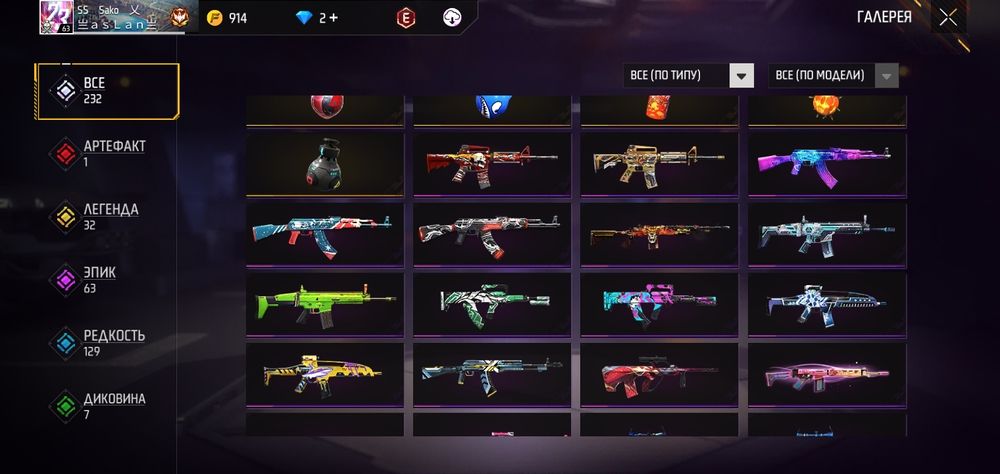Expand the ВСЕ (ПО МОДЕЛИ) dropdown
Image resolution: width=1000 pixels, height=474 pixels.
click(833, 75)
